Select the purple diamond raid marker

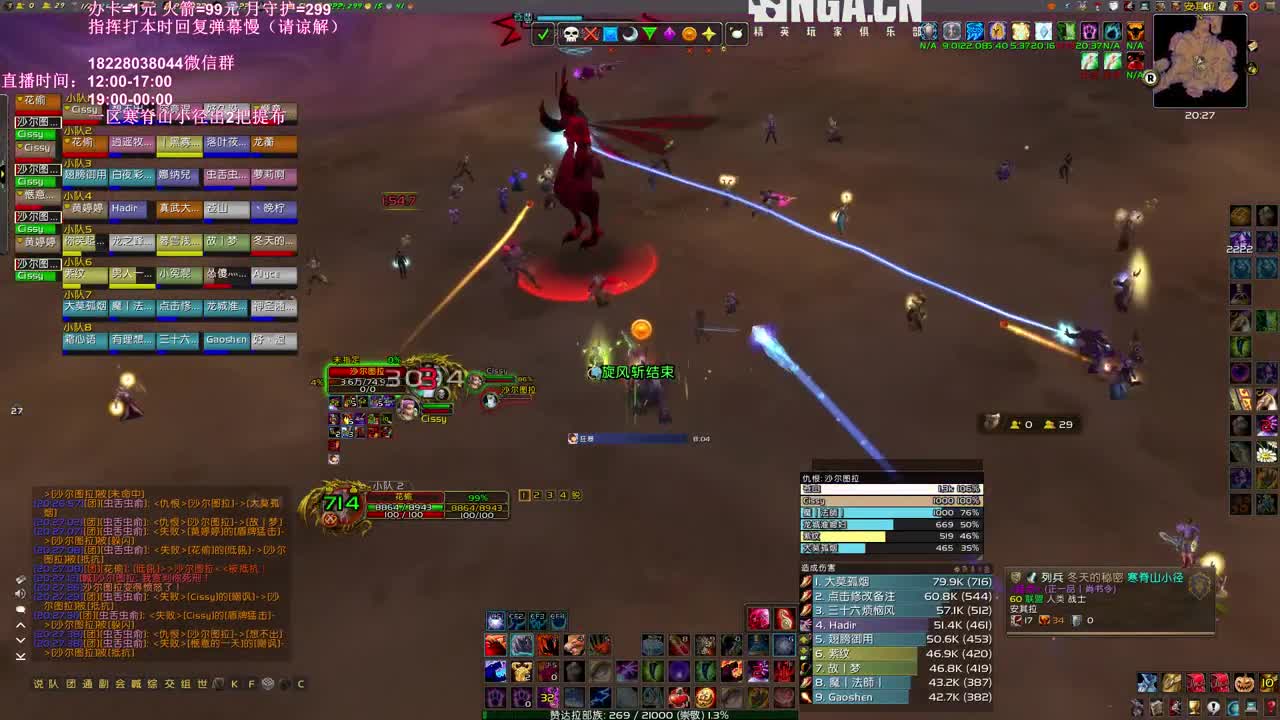pyautogui.click(x=670, y=34)
